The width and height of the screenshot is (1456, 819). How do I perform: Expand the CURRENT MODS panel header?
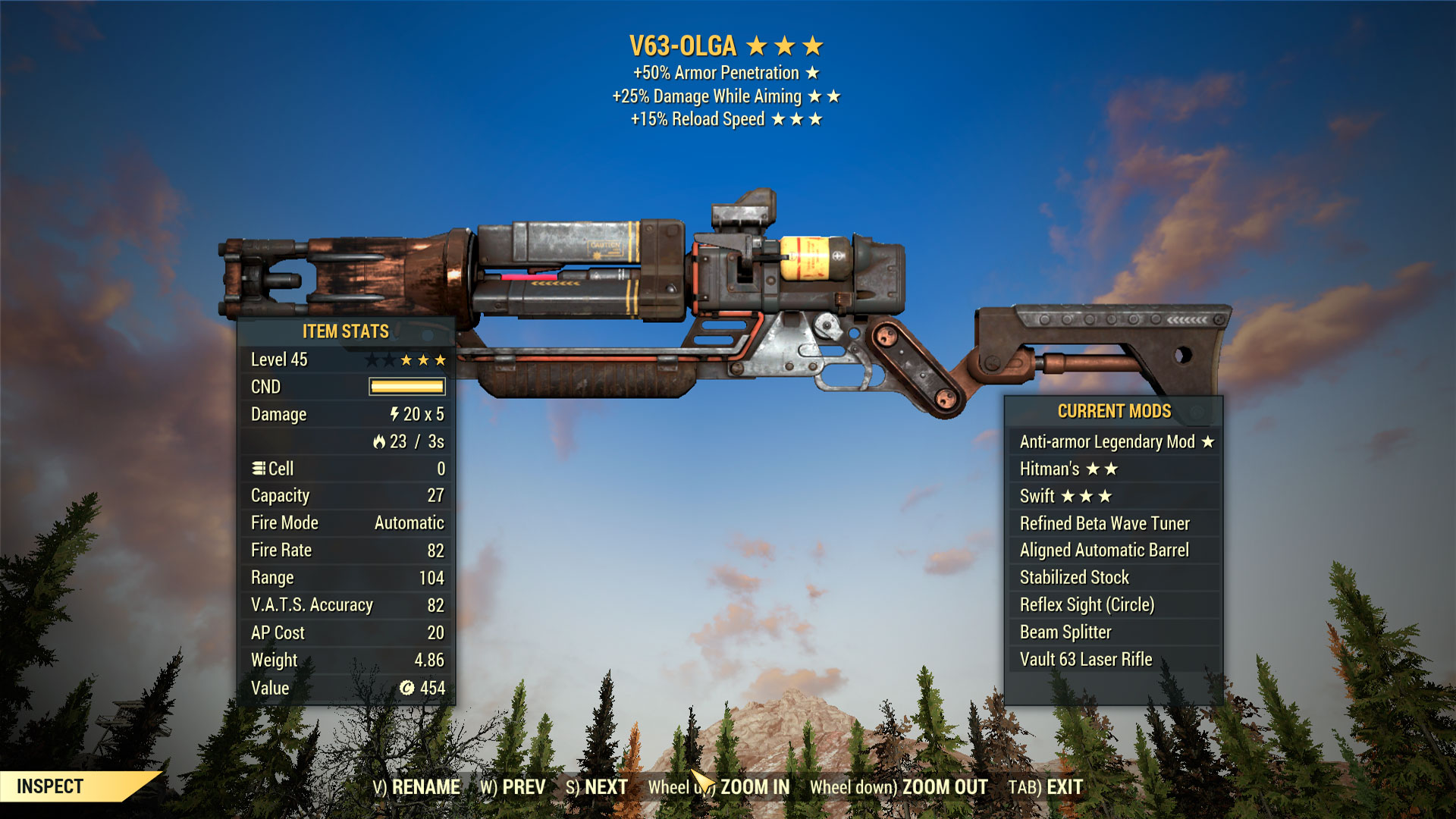1115,412
